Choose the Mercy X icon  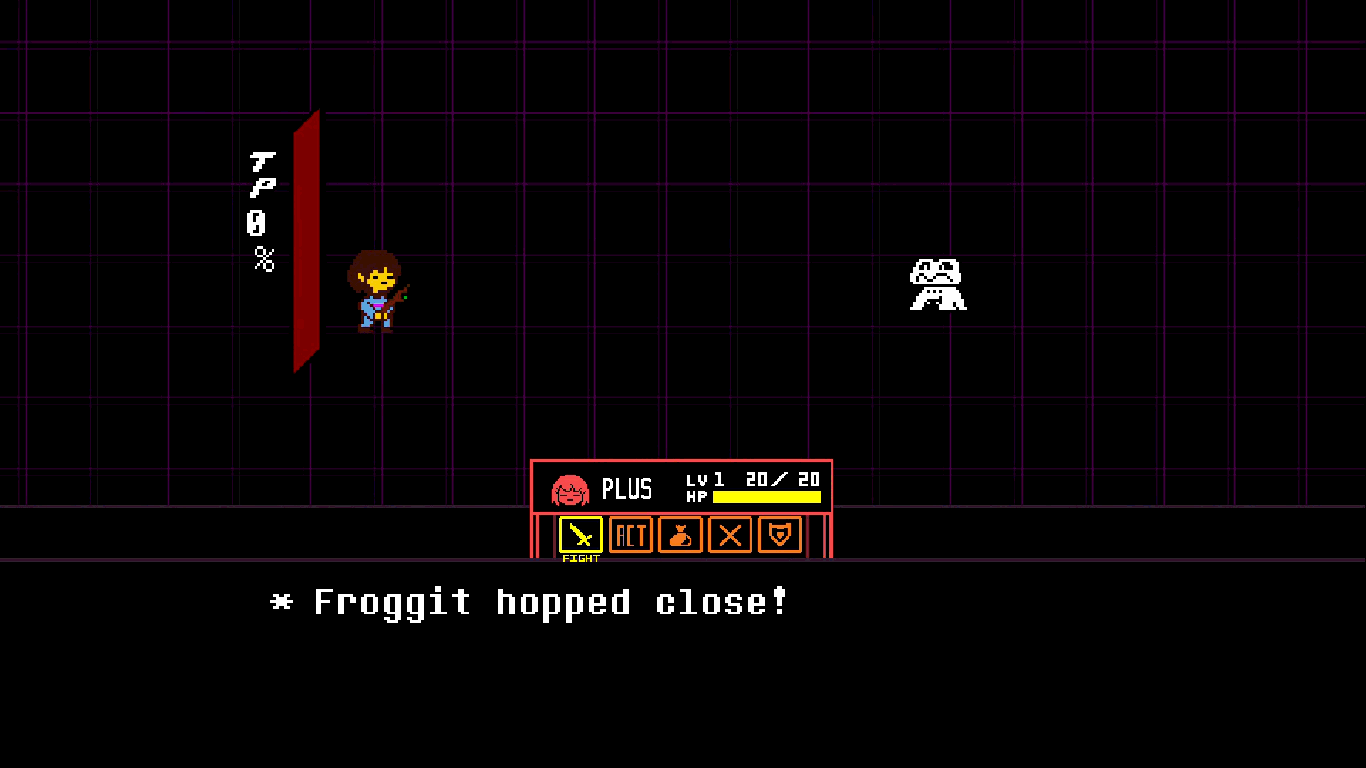[x=730, y=535]
